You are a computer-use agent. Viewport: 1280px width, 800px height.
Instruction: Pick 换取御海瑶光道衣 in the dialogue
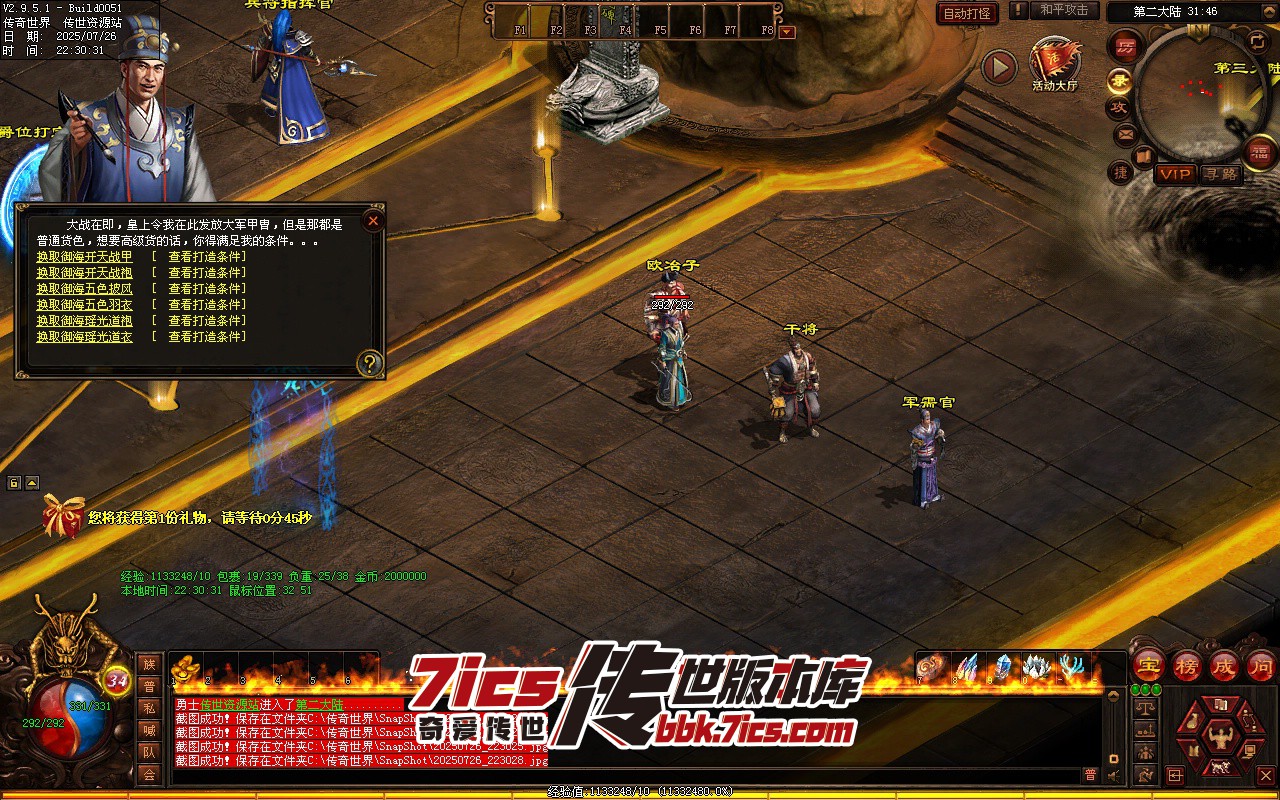click(84, 337)
